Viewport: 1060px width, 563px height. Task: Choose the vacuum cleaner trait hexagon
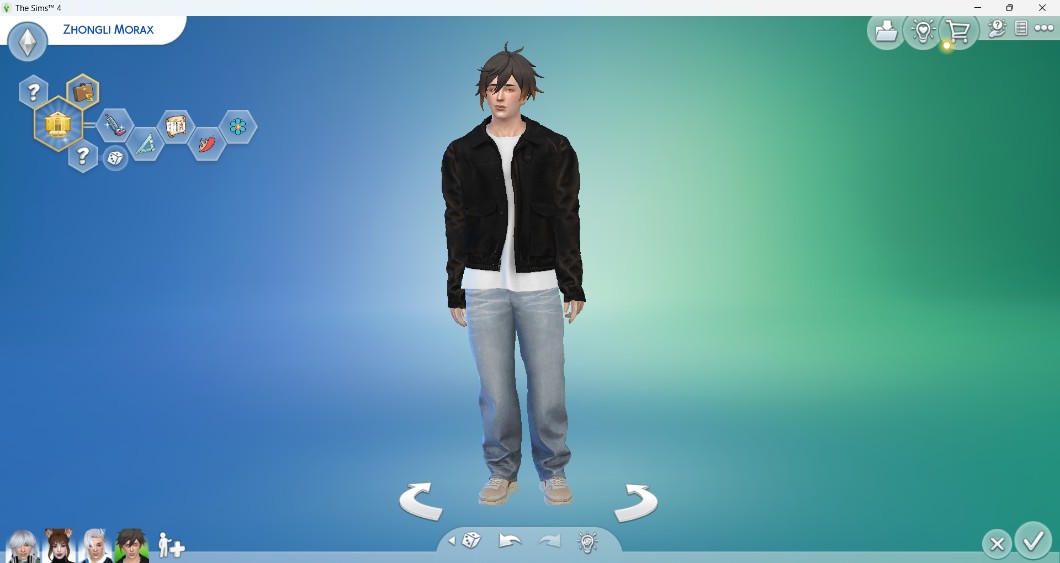coord(115,125)
